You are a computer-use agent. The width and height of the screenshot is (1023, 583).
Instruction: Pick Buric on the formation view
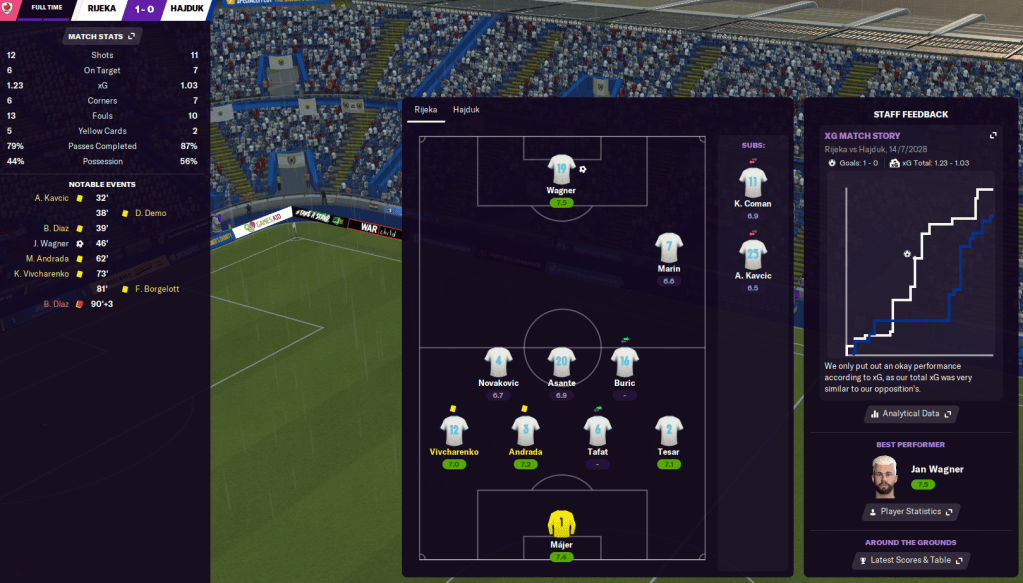coord(625,363)
